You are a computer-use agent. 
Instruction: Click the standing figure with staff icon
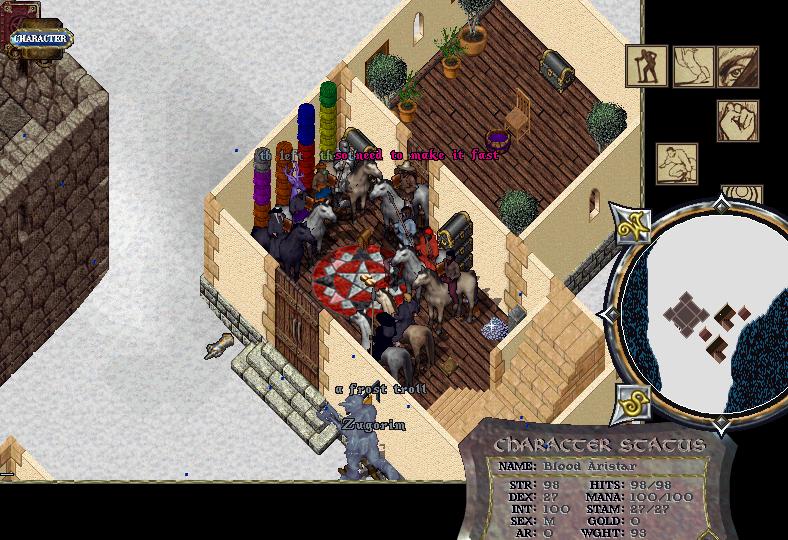coord(647,66)
